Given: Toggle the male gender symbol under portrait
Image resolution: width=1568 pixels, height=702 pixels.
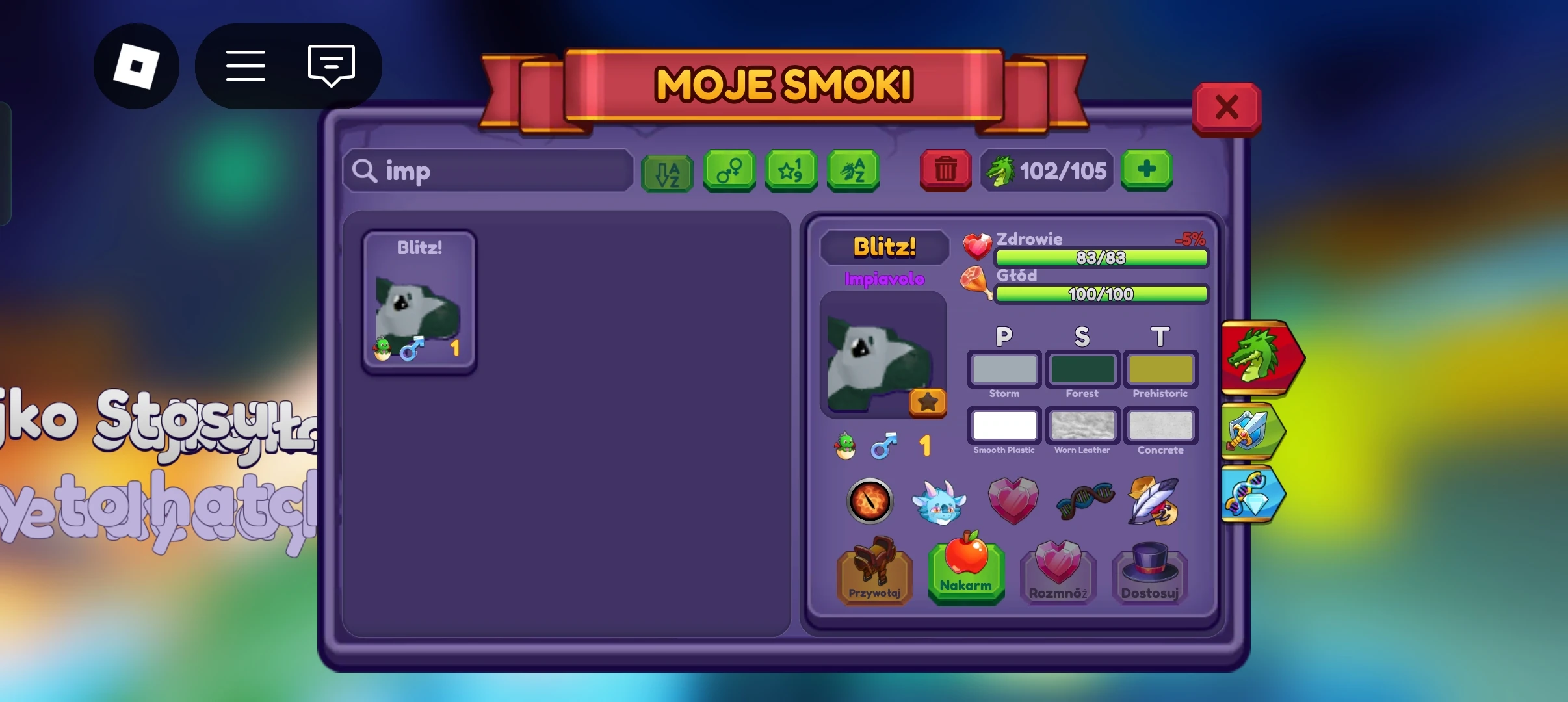Looking at the screenshot, I should (x=885, y=445).
